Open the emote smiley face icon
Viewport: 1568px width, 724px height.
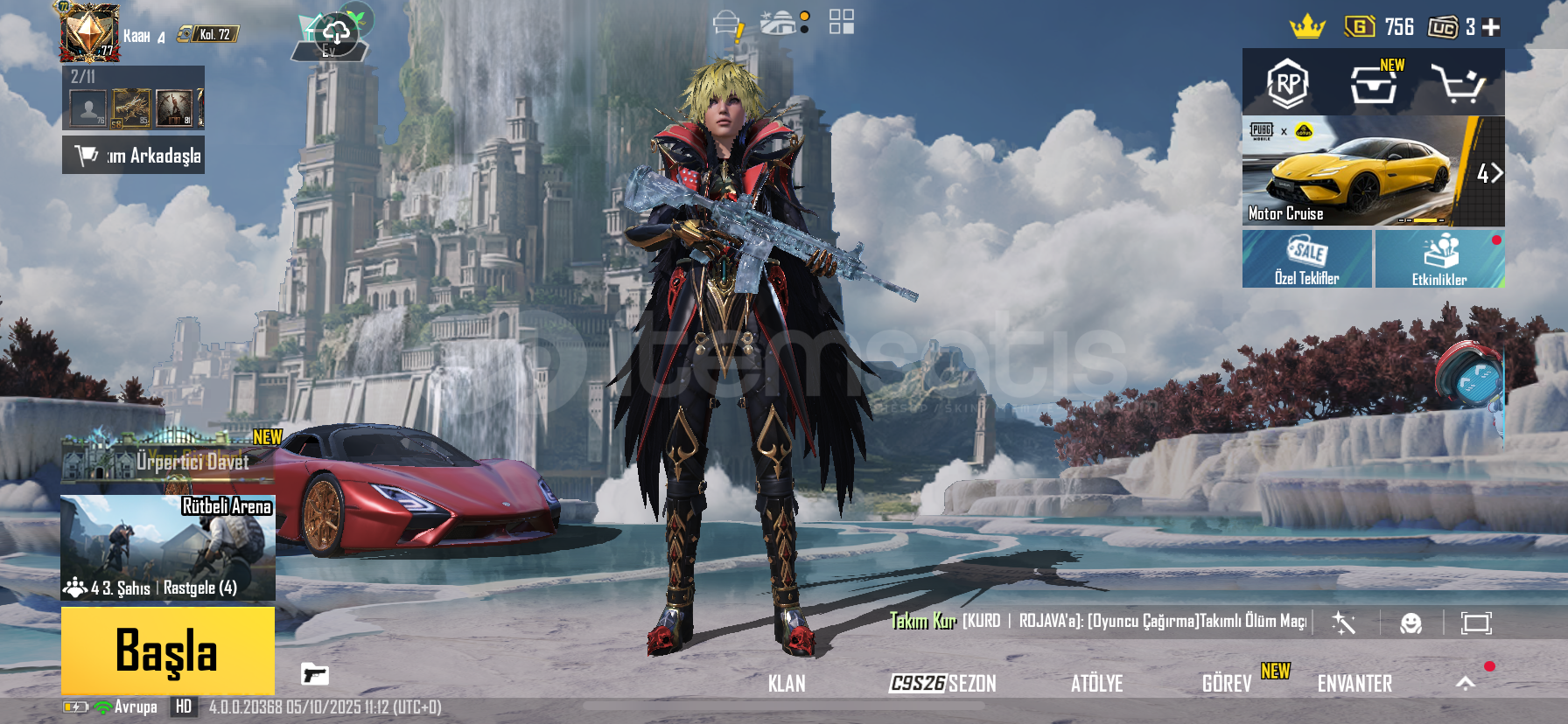(x=1410, y=623)
